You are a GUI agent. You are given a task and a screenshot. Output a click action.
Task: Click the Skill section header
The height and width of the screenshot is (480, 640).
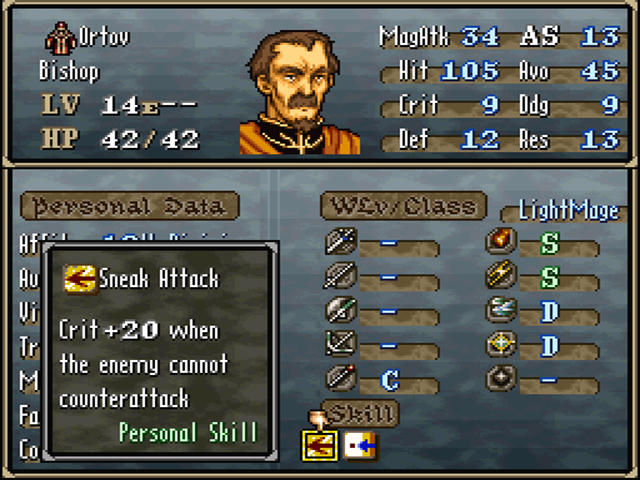pos(360,412)
